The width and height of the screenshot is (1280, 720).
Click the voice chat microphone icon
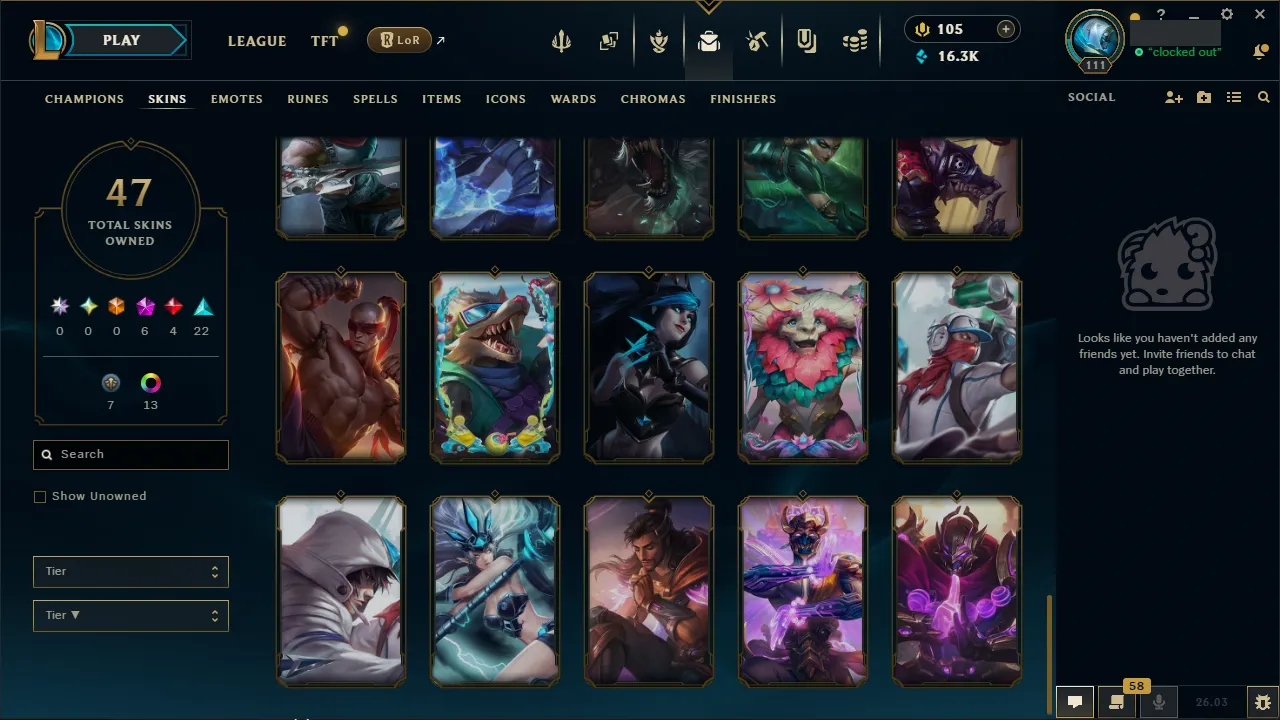(x=1158, y=701)
